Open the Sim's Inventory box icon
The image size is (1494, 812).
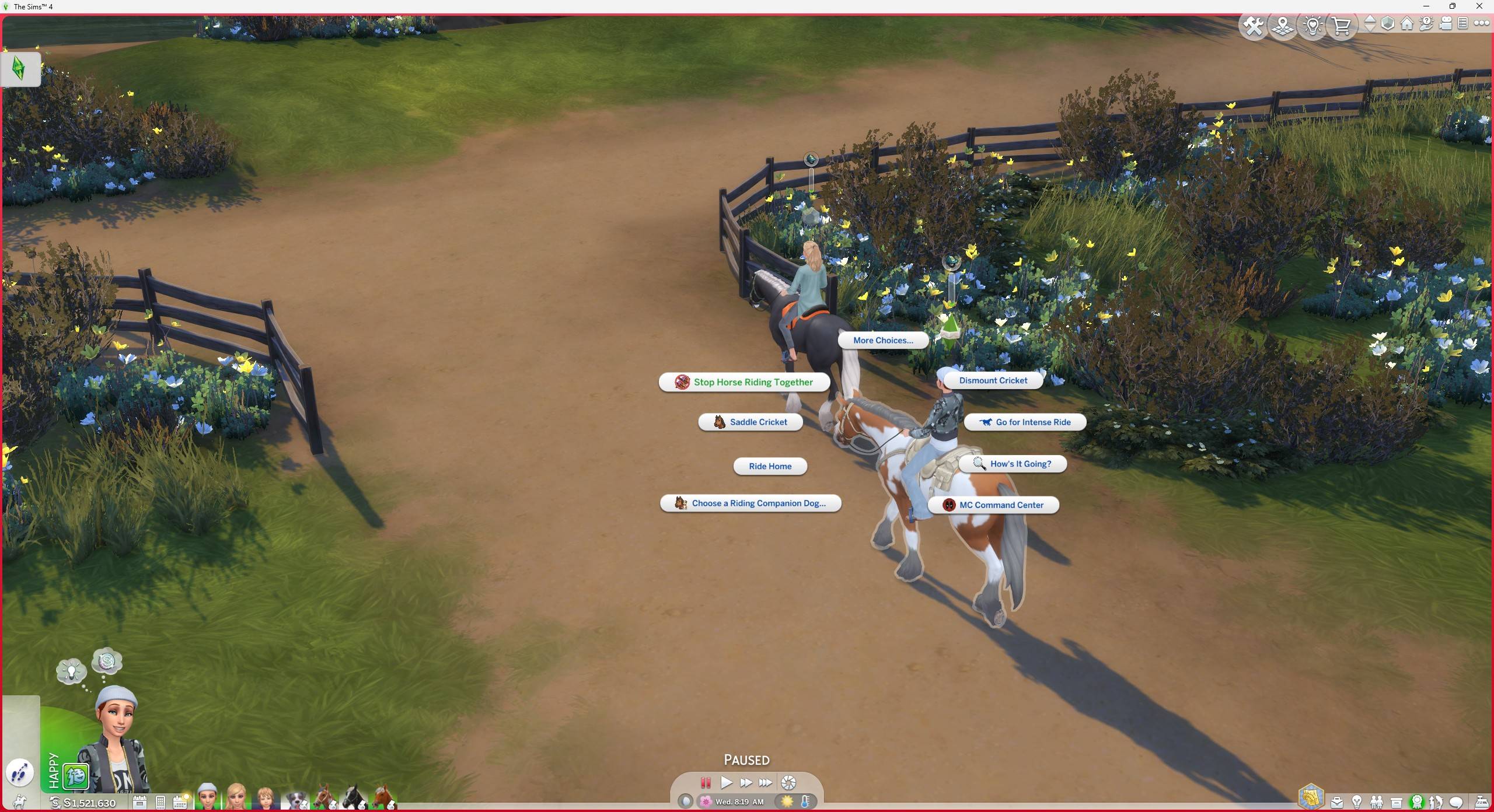1397,803
